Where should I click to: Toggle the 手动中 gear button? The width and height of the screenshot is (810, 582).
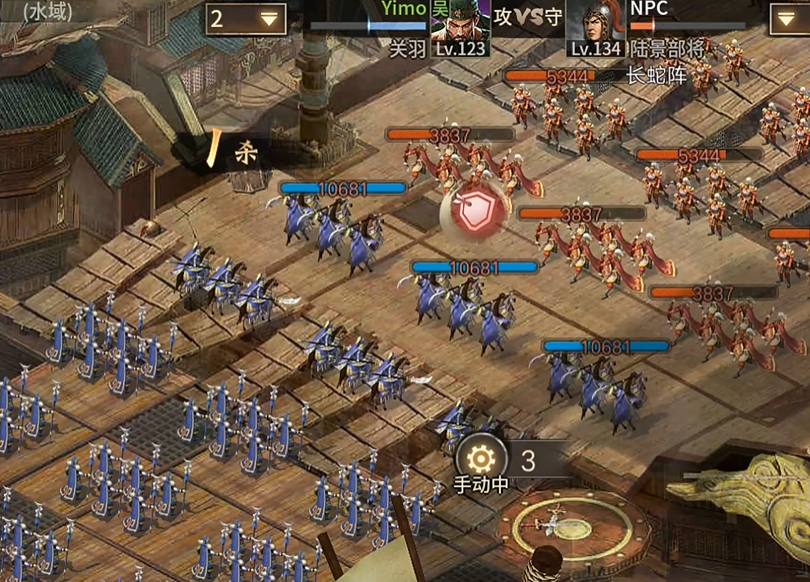(481, 460)
